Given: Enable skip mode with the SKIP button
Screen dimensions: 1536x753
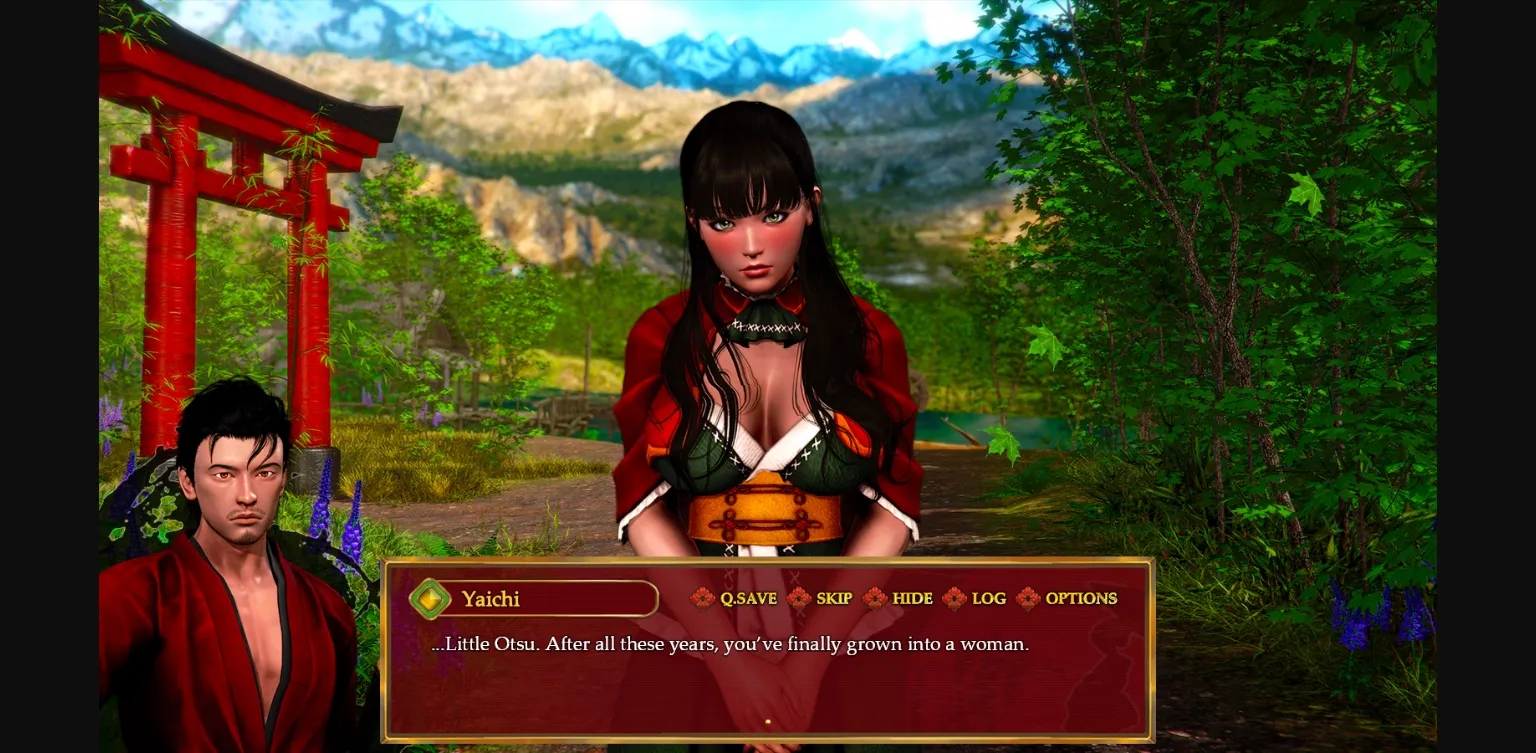Looking at the screenshot, I should [x=834, y=598].
